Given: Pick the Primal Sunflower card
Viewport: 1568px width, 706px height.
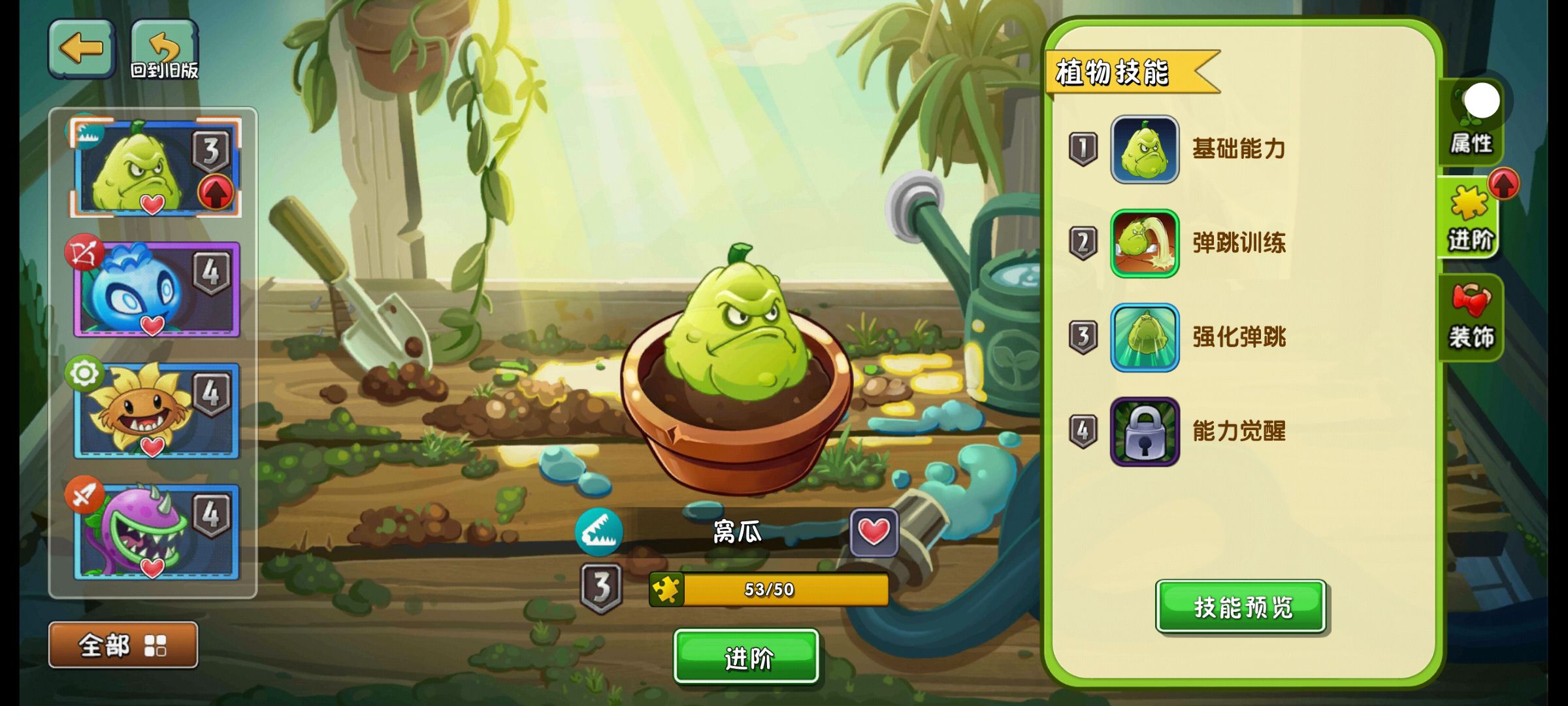Looking at the screenshot, I should 155,411.
